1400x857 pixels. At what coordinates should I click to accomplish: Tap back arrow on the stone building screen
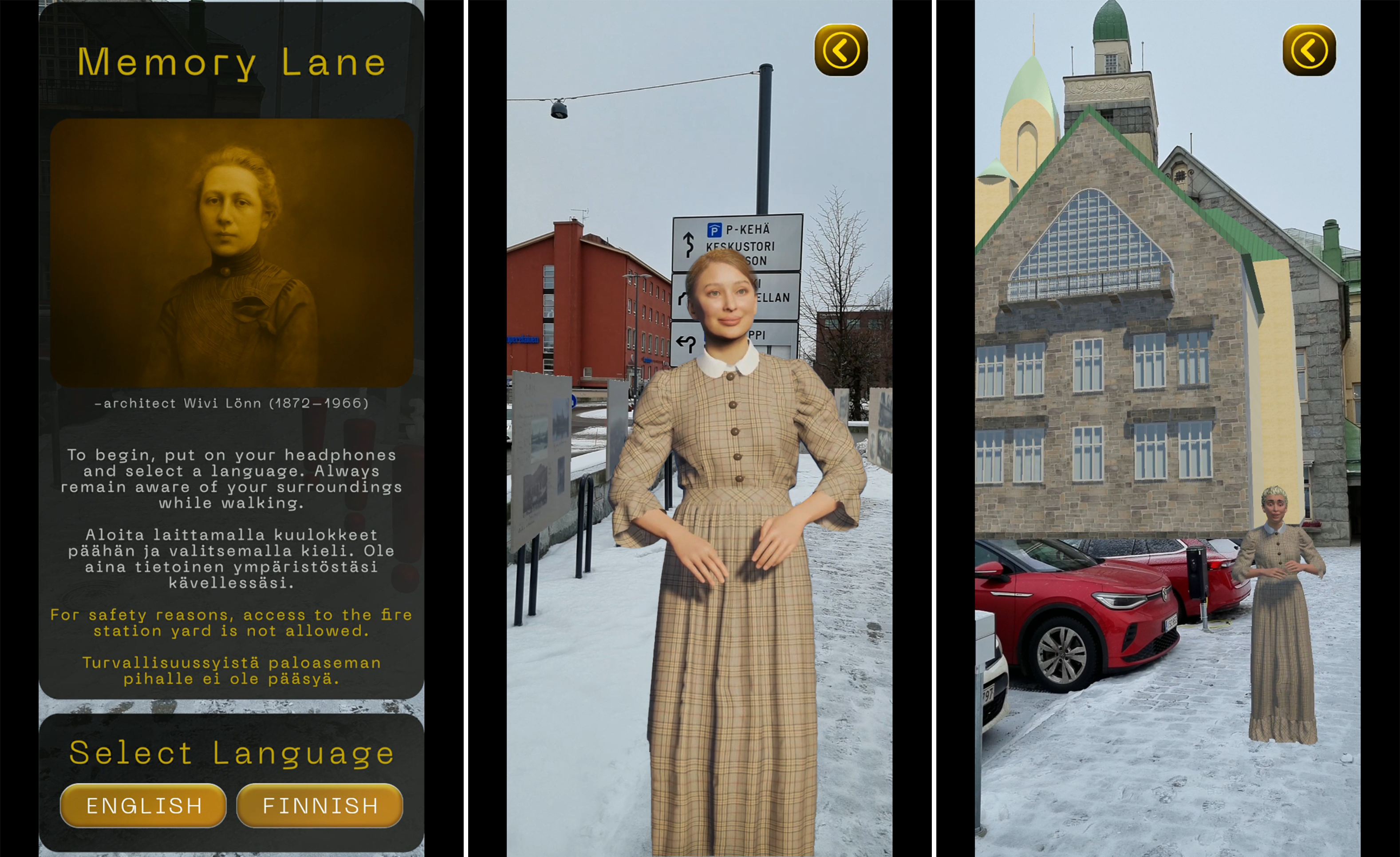[x=1309, y=50]
